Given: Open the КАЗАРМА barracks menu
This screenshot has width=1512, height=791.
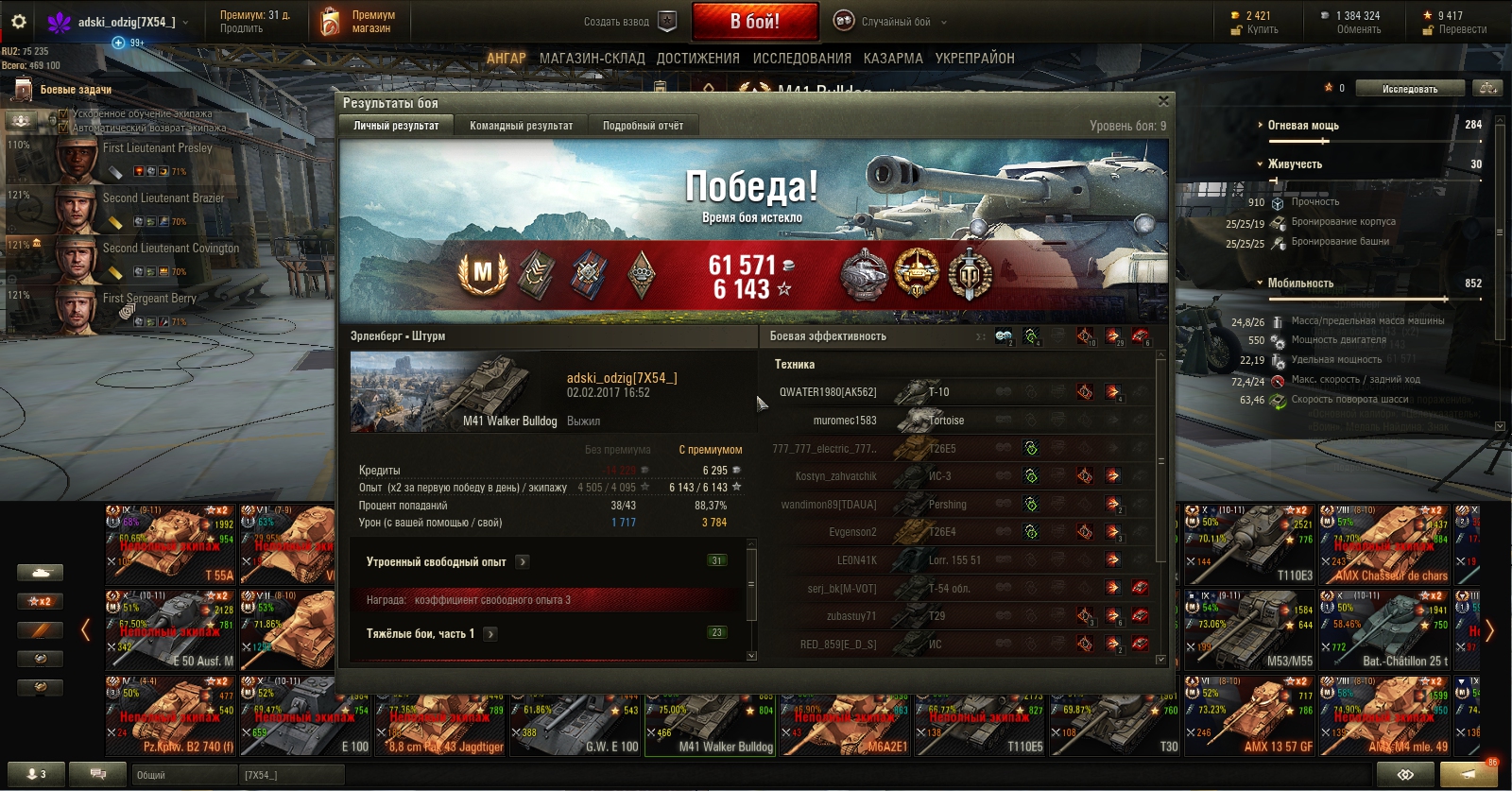Looking at the screenshot, I should point(893,59).
